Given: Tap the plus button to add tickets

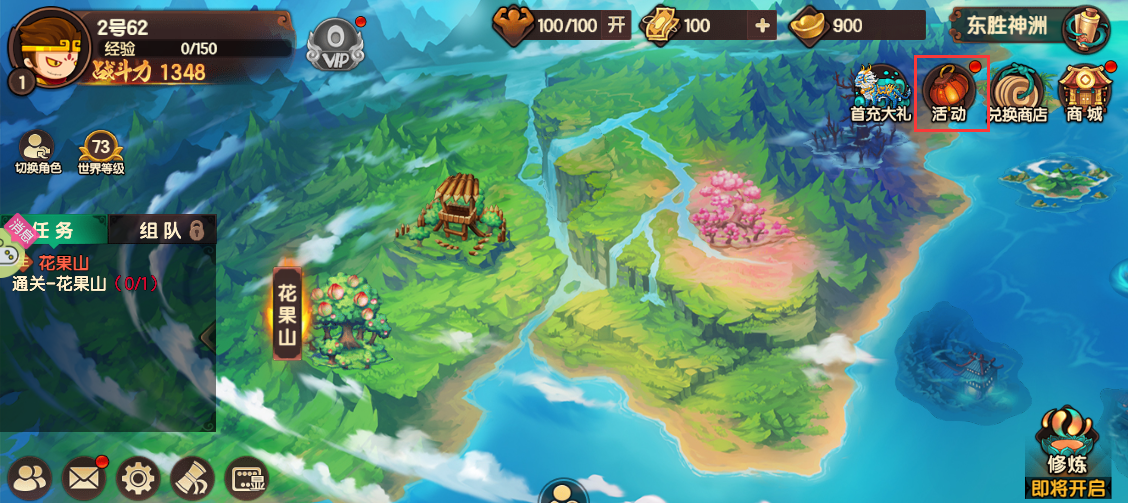Looking at the screenshot, I should (x=763, y=25).
